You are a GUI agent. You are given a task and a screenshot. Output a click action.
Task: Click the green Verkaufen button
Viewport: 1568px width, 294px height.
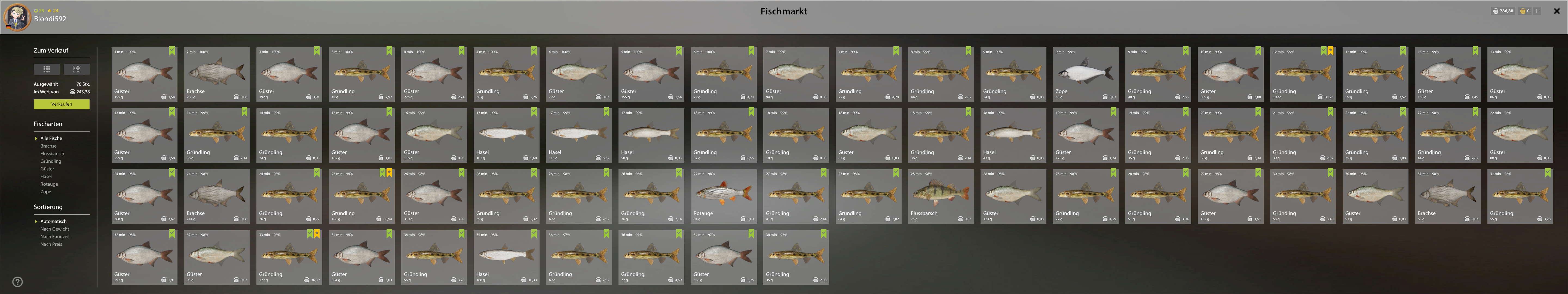pyautogui.click(x=62, y=104)
